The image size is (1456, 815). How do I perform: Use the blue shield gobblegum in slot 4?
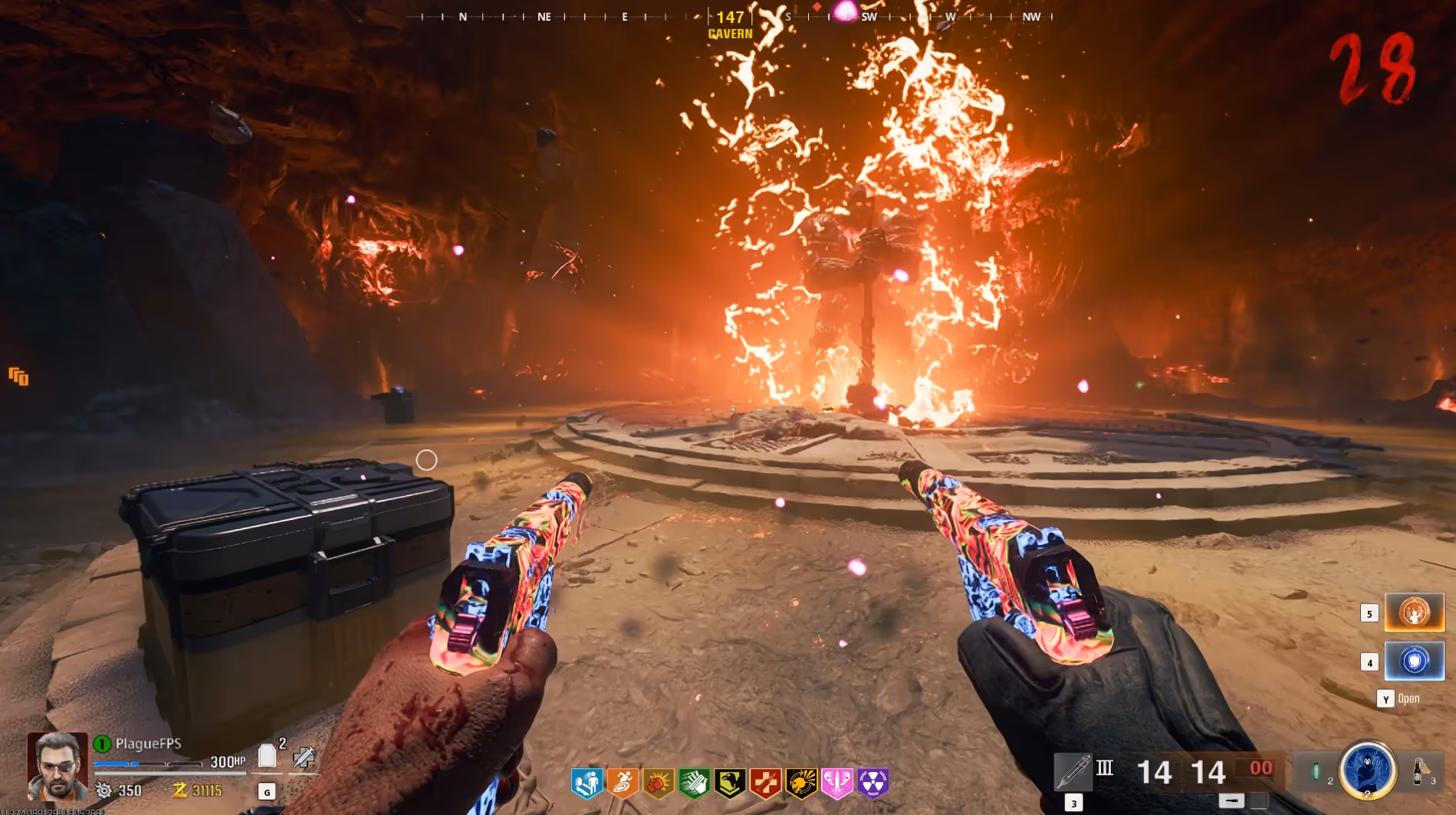(x=1415, y=661)
